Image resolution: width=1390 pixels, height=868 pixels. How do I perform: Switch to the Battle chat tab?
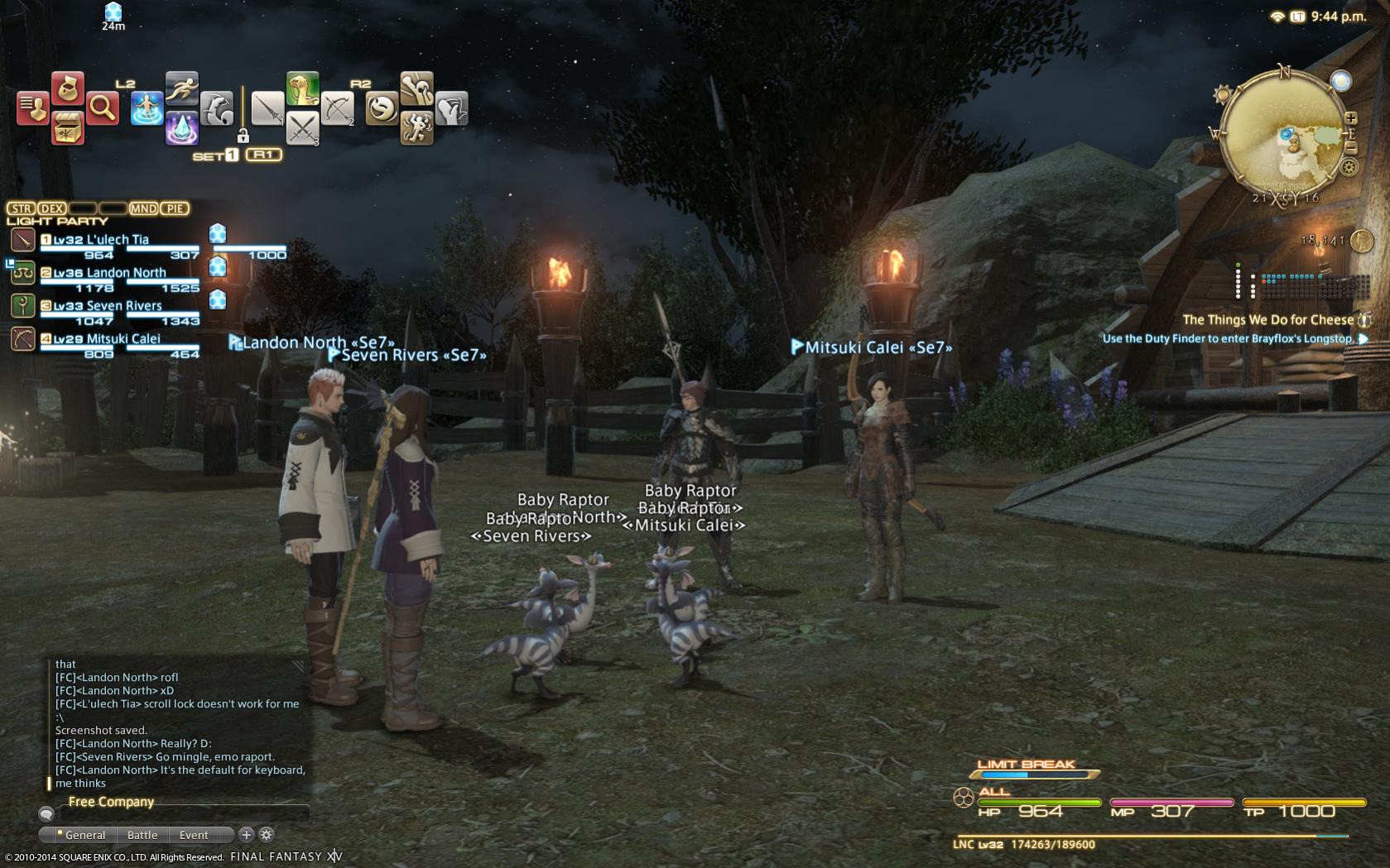pyautogui.click(x=142, y=835)
